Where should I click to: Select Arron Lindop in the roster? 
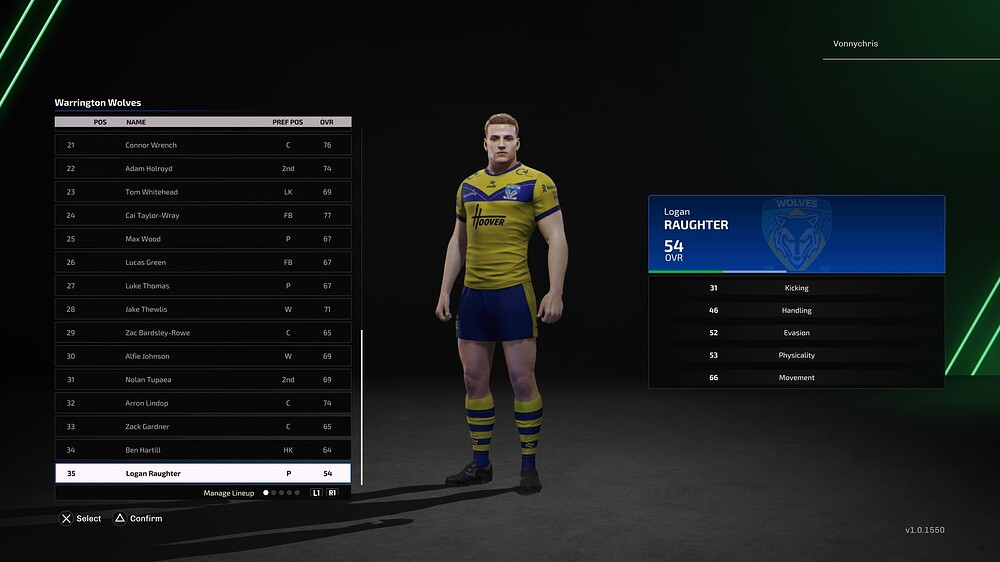(x=203, y=403)
